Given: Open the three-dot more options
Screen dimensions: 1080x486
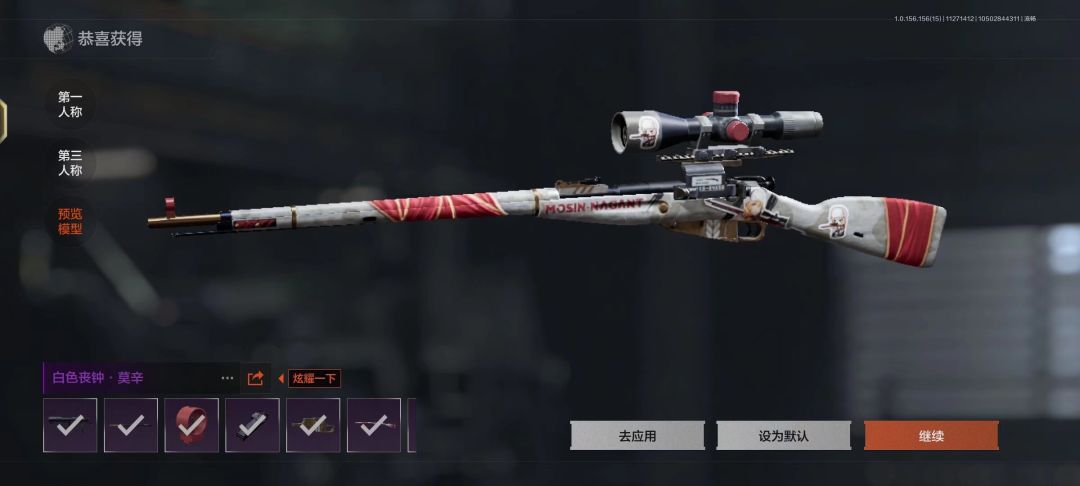Looking at the screenshot, I should [227, 378].
